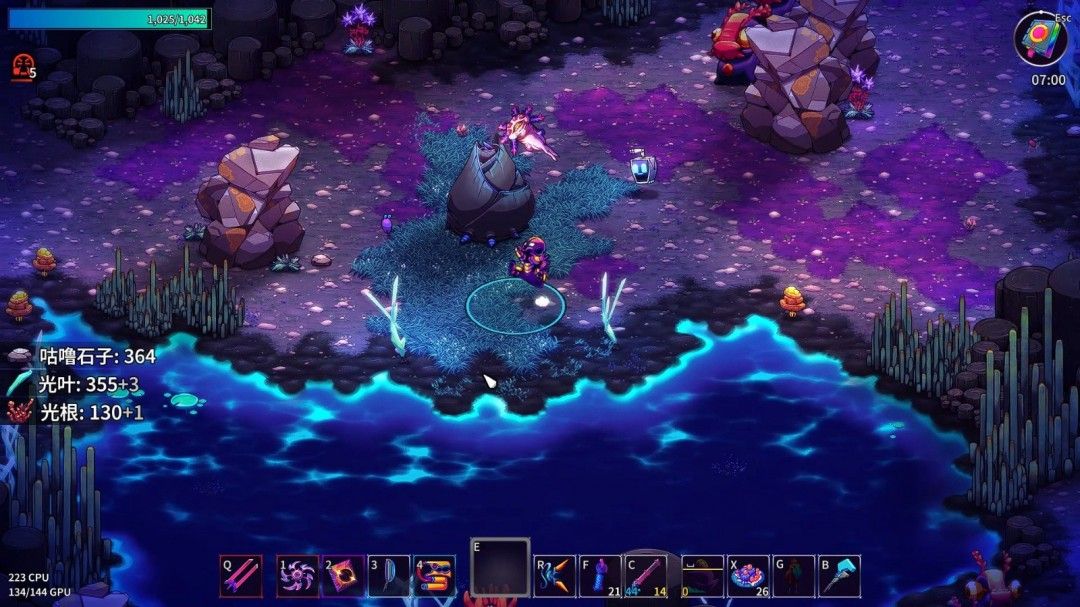Click the red angry-face debuff status icon
Screen dimensions: 1080x607
coord(20,67)
